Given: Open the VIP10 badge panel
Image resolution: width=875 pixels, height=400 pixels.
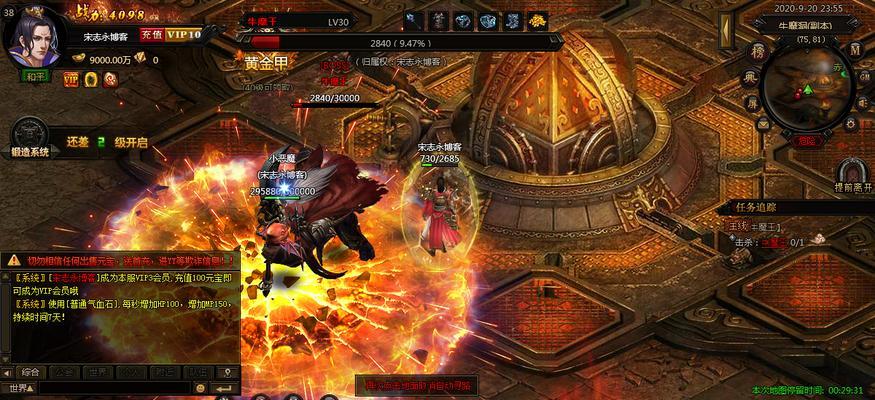Looking at the screenshot, I should point(183,34).
